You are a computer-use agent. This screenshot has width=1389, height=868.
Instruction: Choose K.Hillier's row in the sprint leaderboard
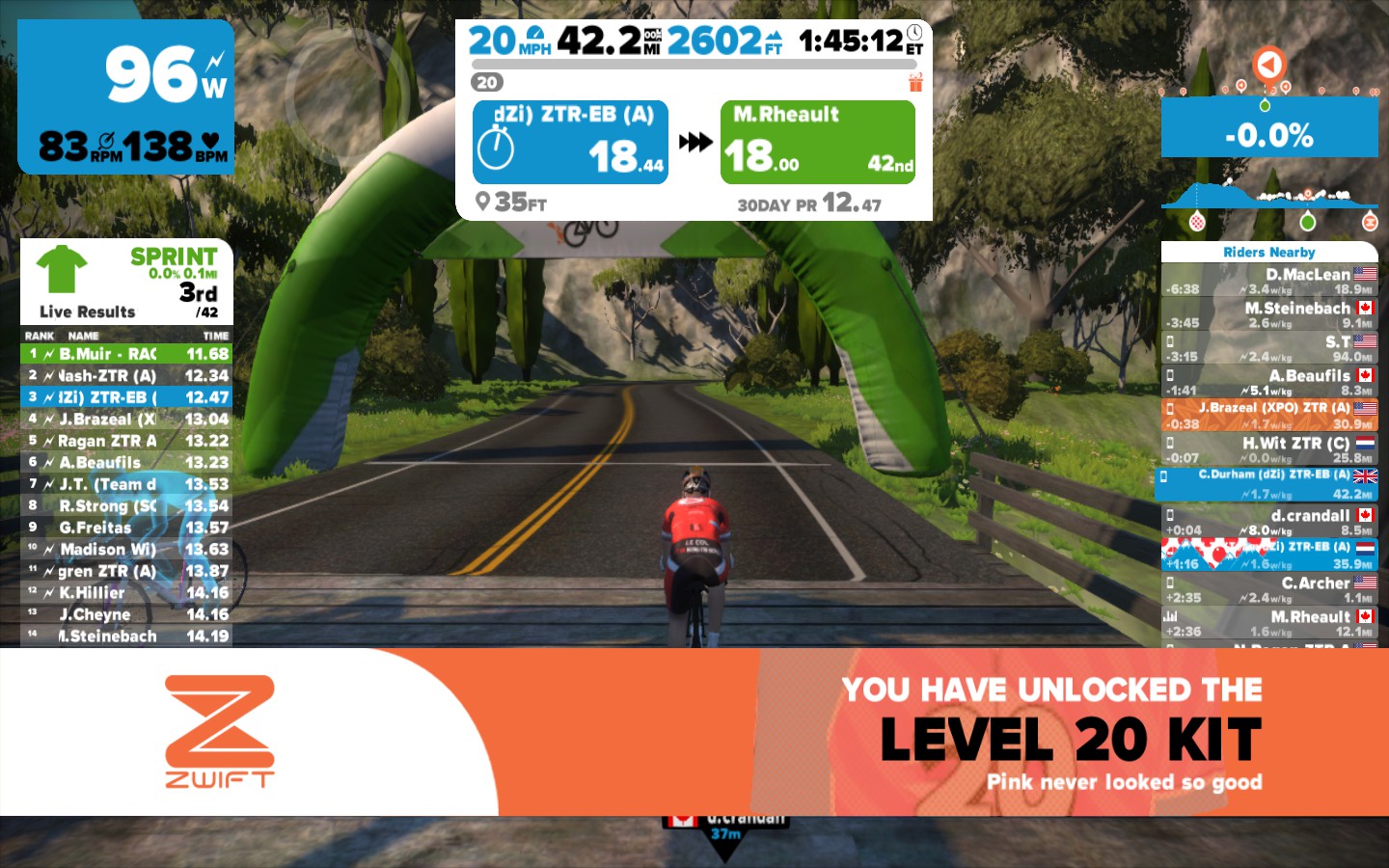pyautogui.click(x=126, y=592)
